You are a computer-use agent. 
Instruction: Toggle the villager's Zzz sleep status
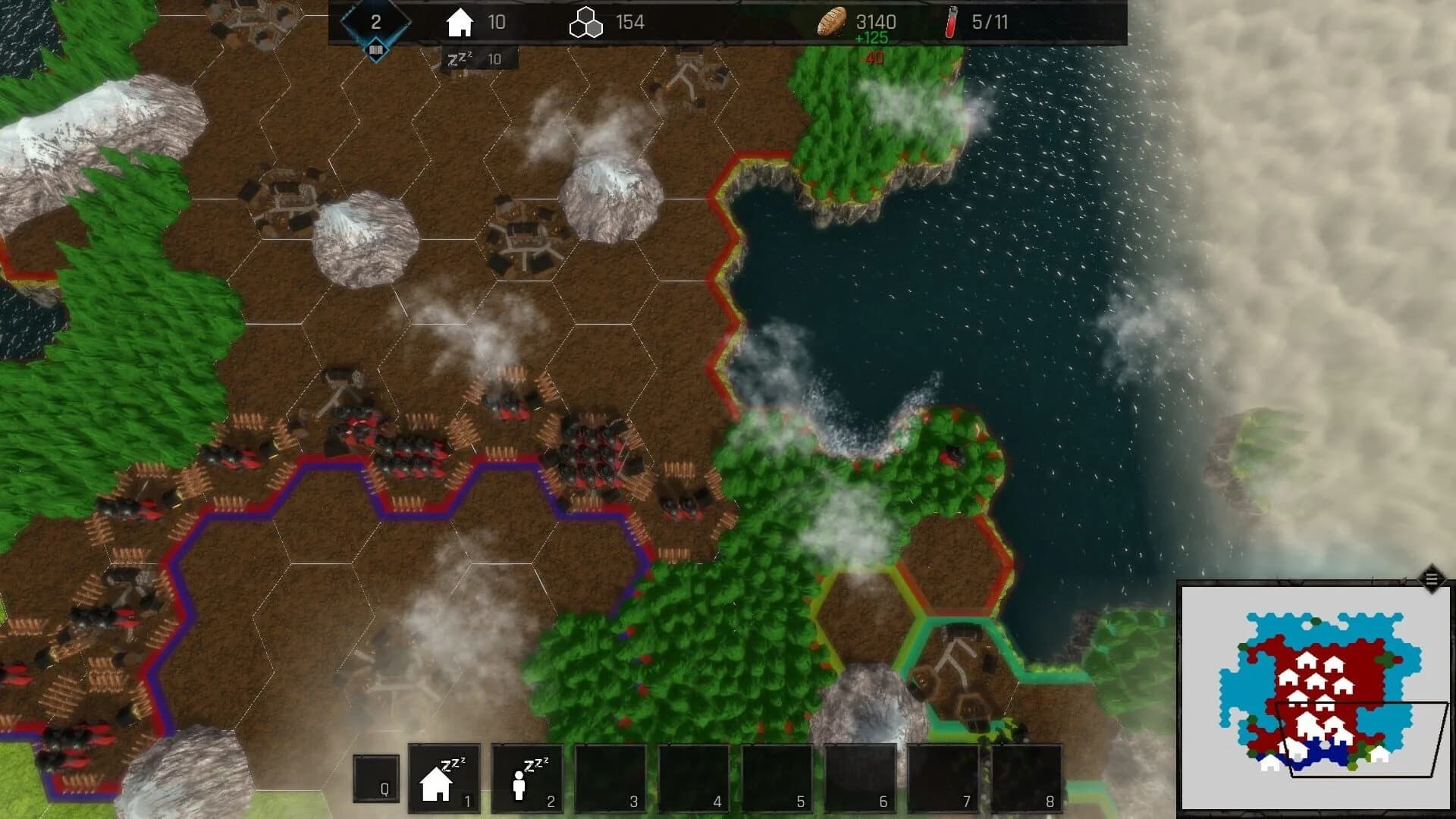[535, 761]
